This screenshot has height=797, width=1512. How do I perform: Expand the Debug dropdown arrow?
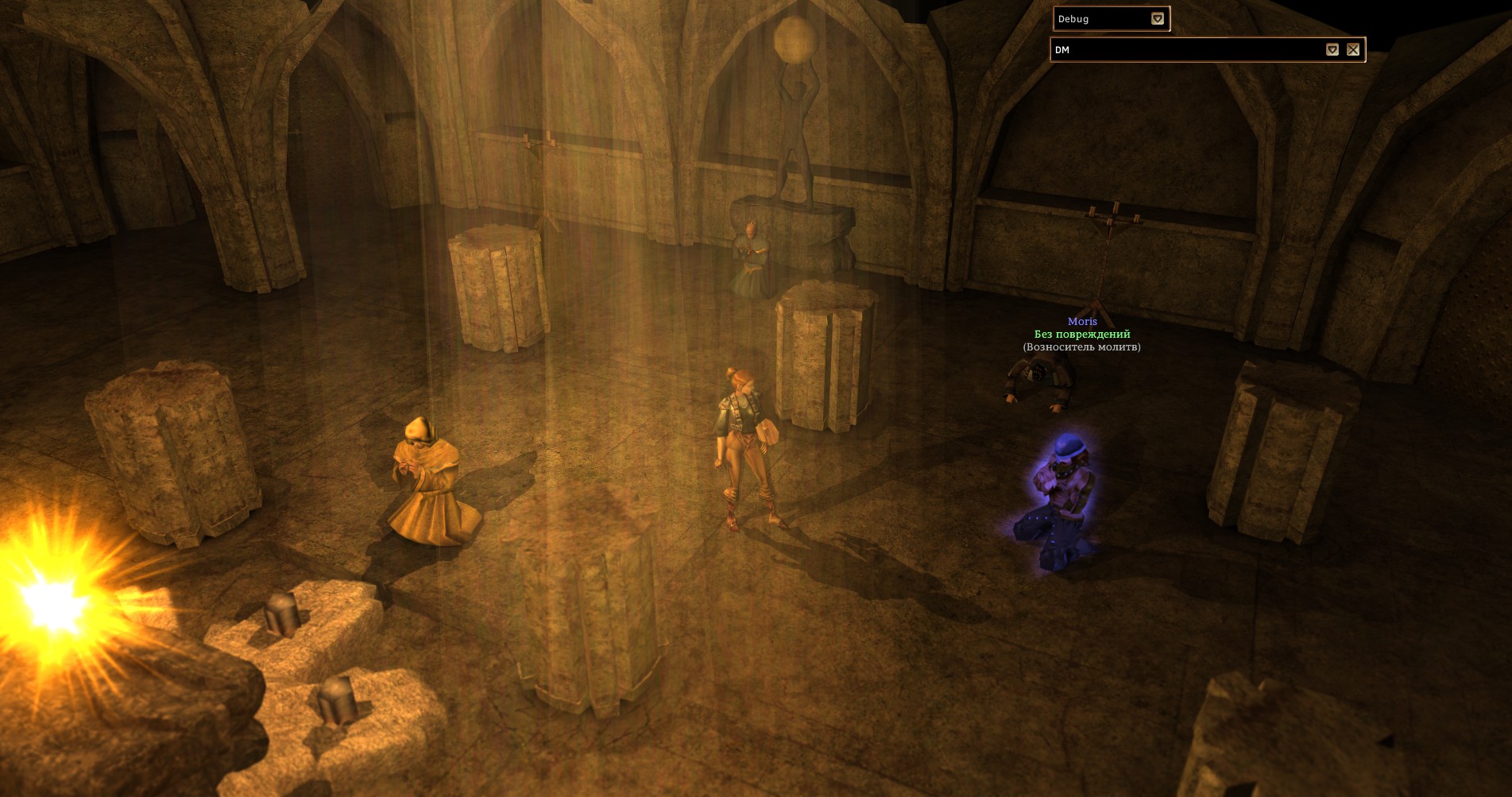click(1158, 19)
